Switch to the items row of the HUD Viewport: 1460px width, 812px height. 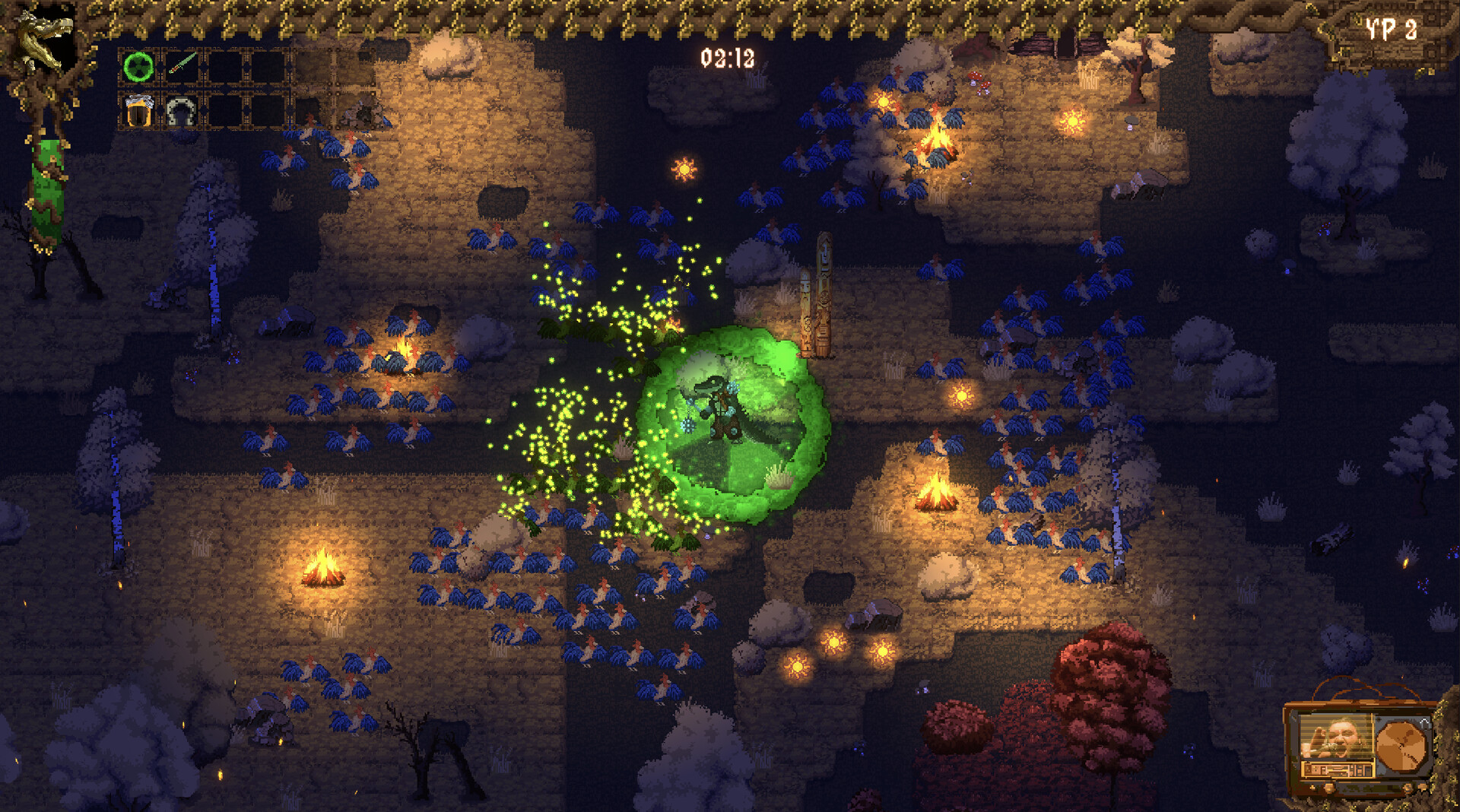(x=205, y=112)
